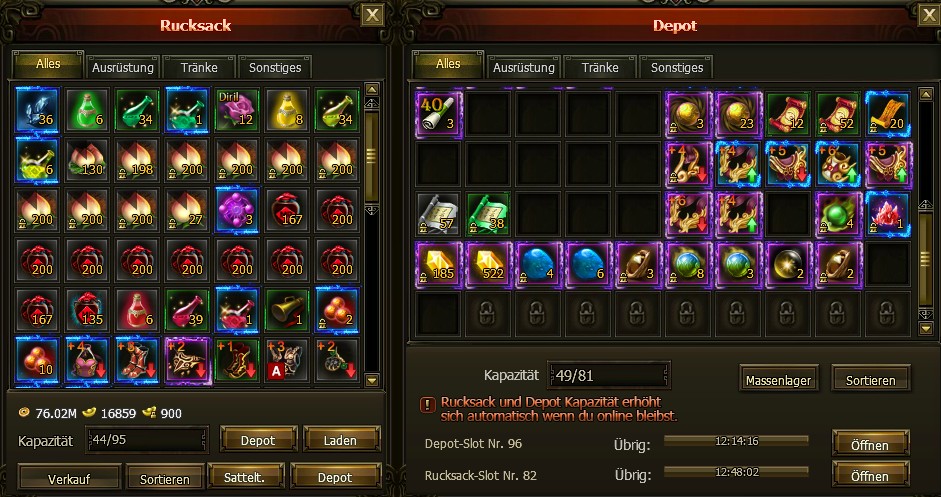Click the Massenlager button
The height and width of the screenshot is (497, 941).
tap(776, 380)
